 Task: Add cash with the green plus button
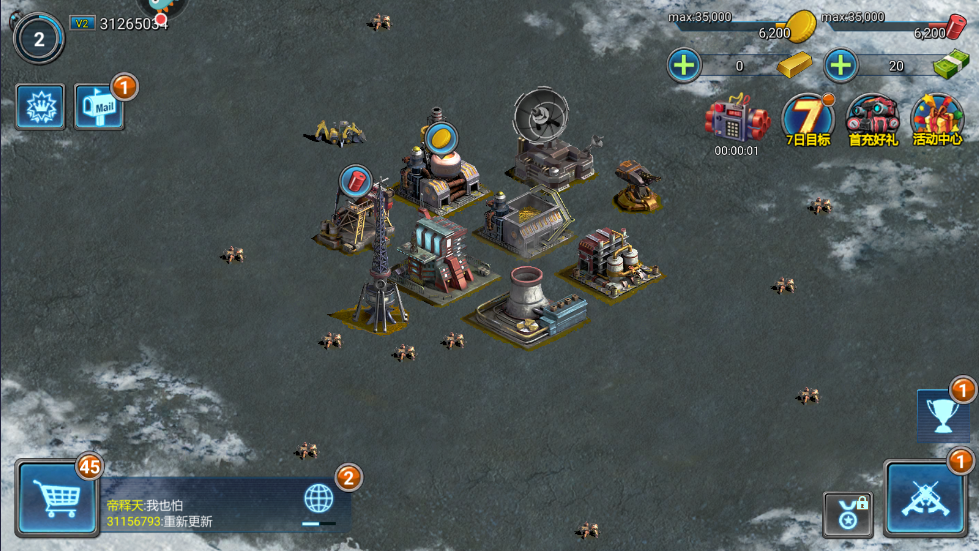(x=841, y=66)
